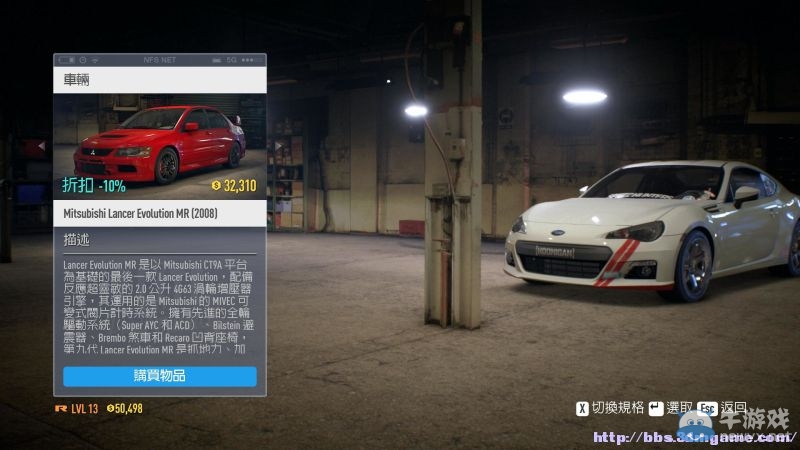The height and width of the screenshot is (450, 800).
Task: Click the blue 購買物品 purchase button
Action: pyautogui.click(x=160, y=376)
